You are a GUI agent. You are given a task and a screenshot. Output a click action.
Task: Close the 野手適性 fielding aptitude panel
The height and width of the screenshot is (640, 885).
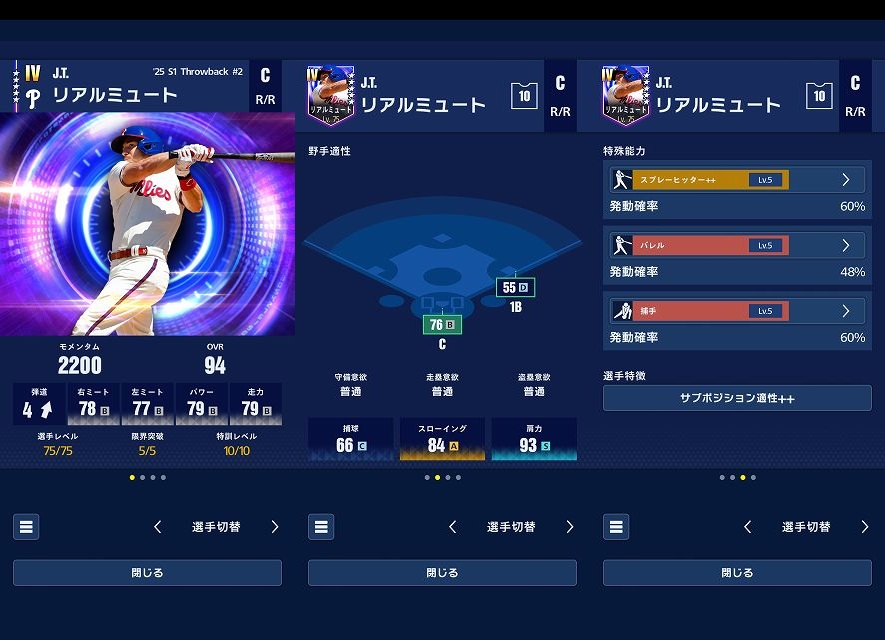click(442, 573)
